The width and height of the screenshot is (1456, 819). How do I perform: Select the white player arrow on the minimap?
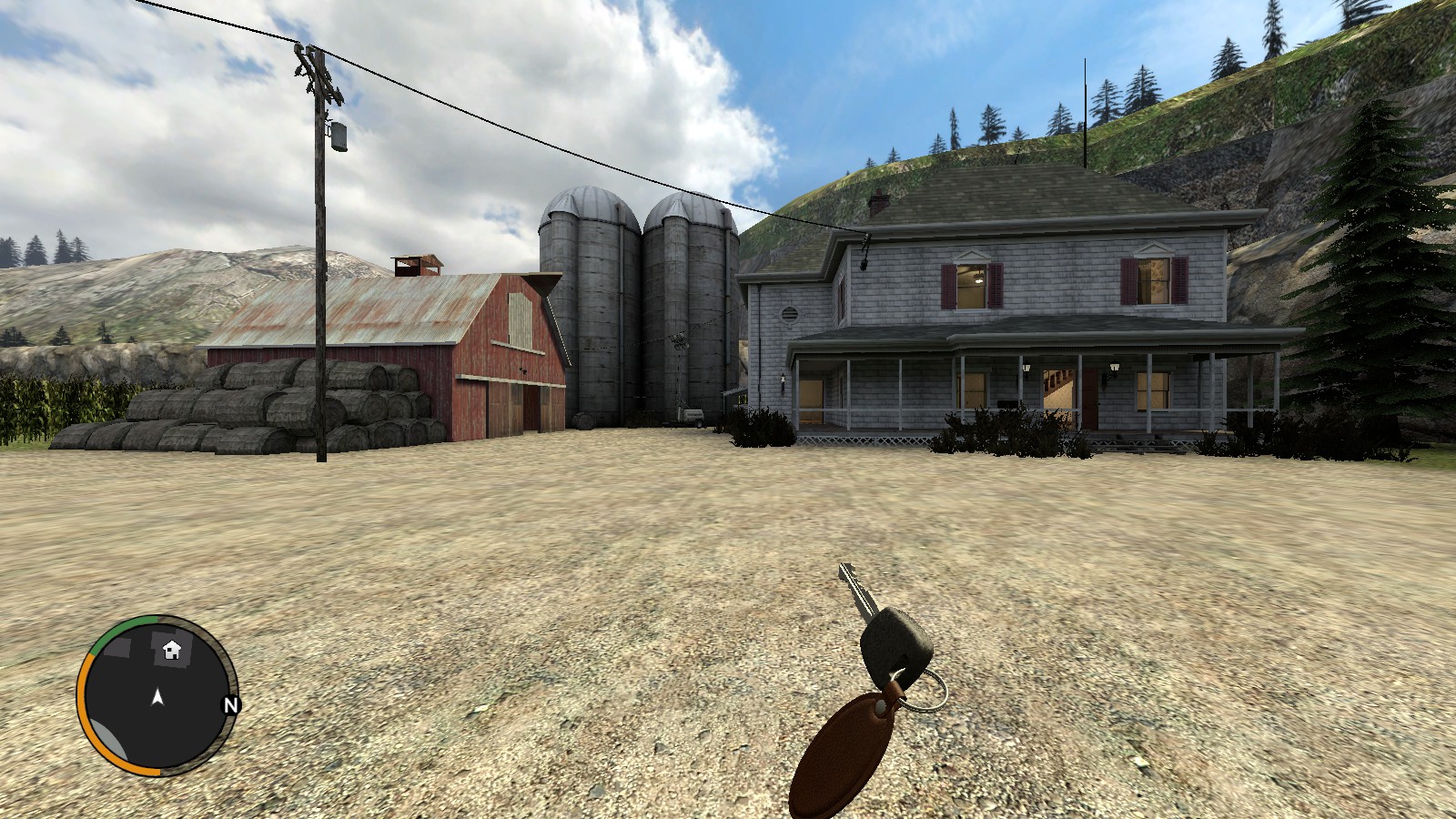pos(158,697)
